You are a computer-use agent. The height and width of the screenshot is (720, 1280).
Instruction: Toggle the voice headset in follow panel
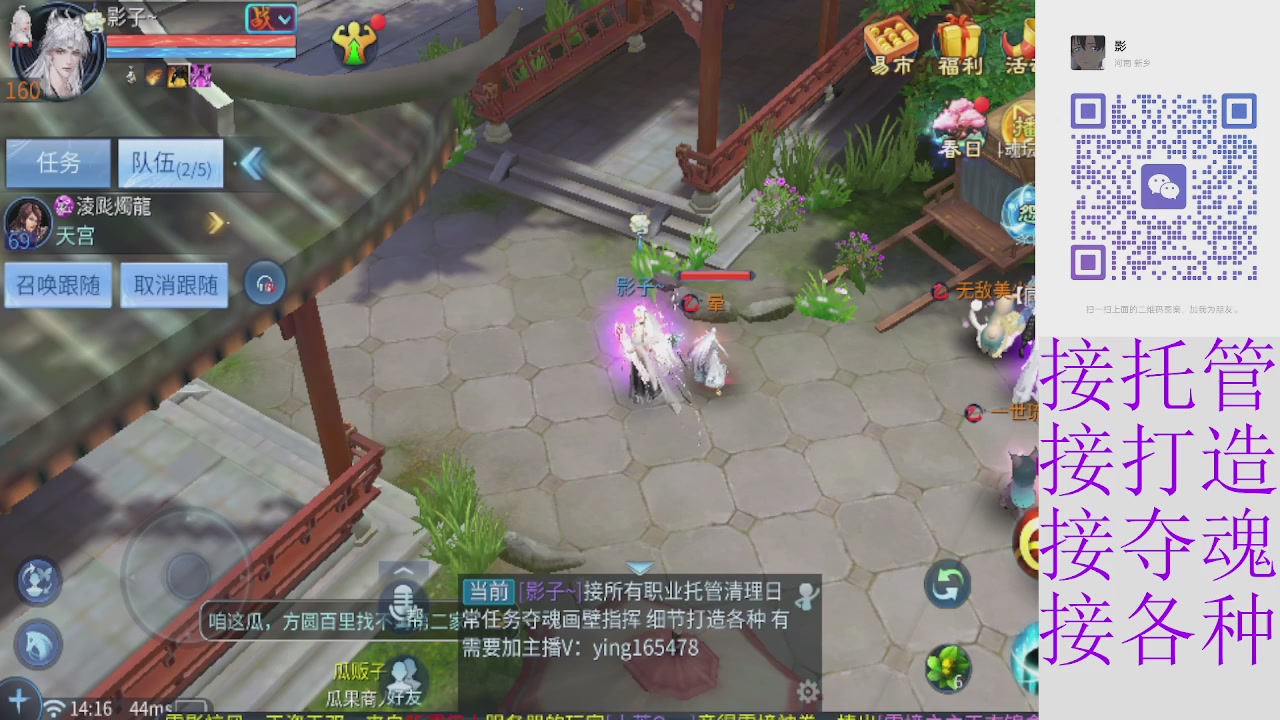(x=265, y=283)
